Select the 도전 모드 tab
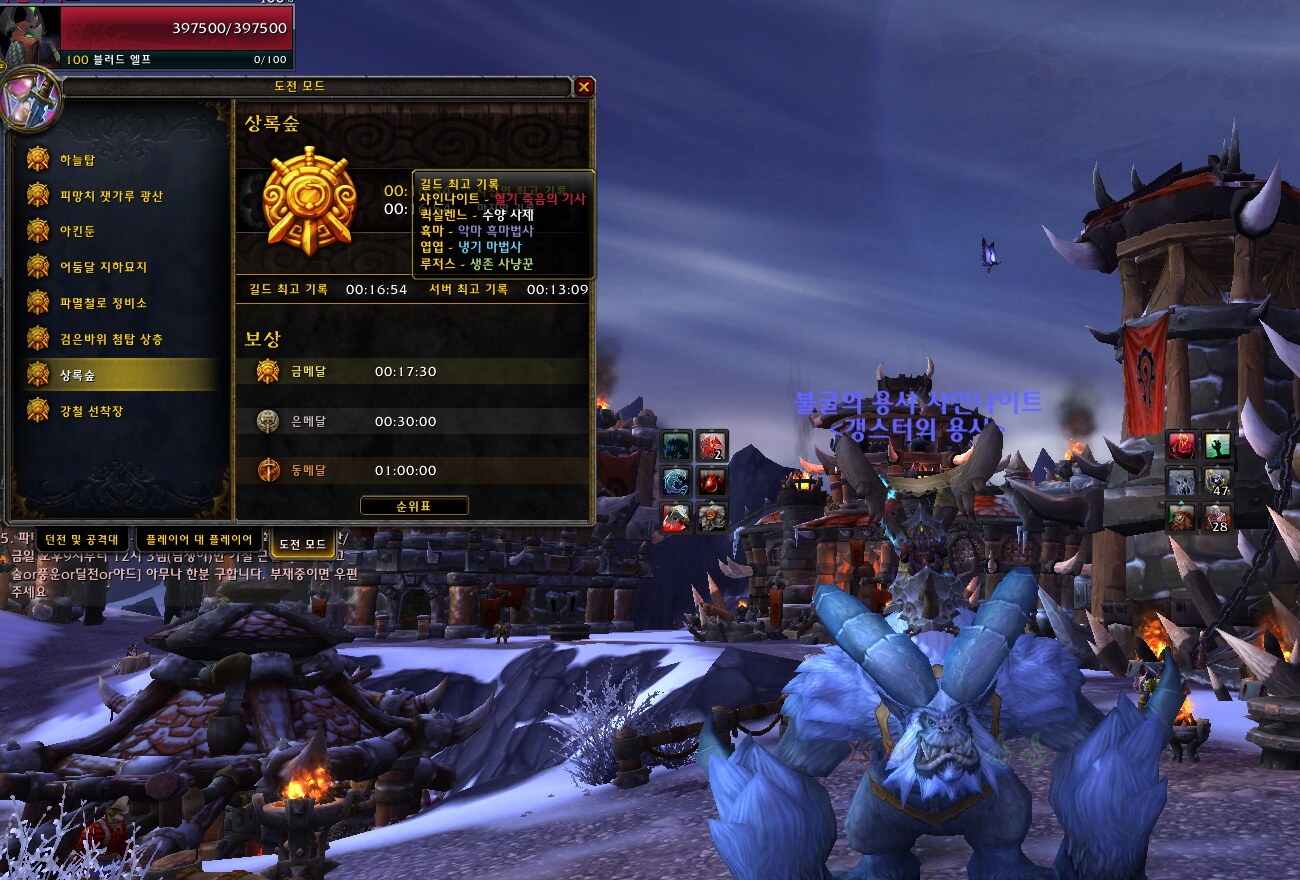The width and height of the screenshot is (1300, 880). pyautogui.click(x=302, y=543)
